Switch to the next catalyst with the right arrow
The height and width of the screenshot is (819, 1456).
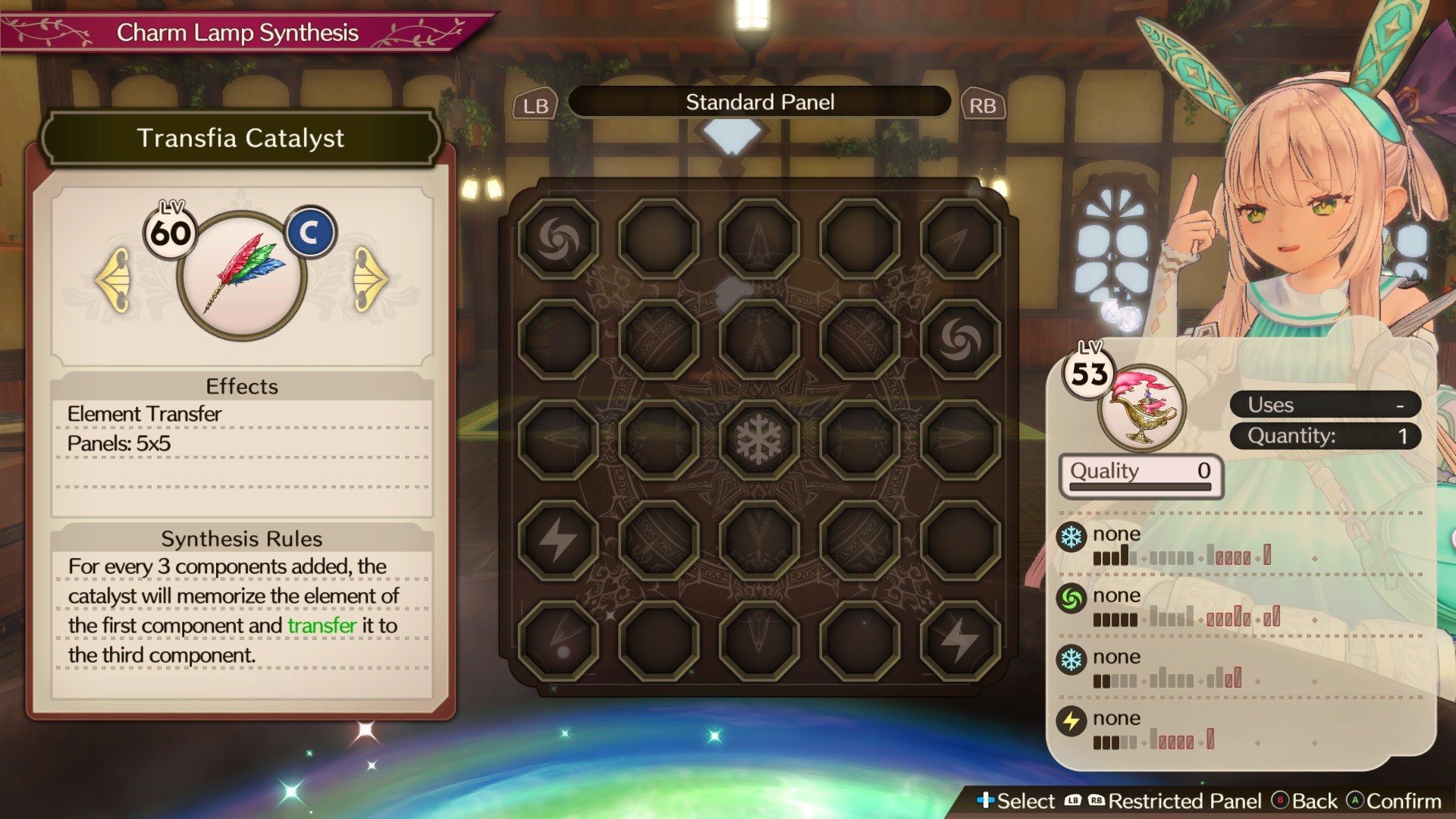coord(369,279)
